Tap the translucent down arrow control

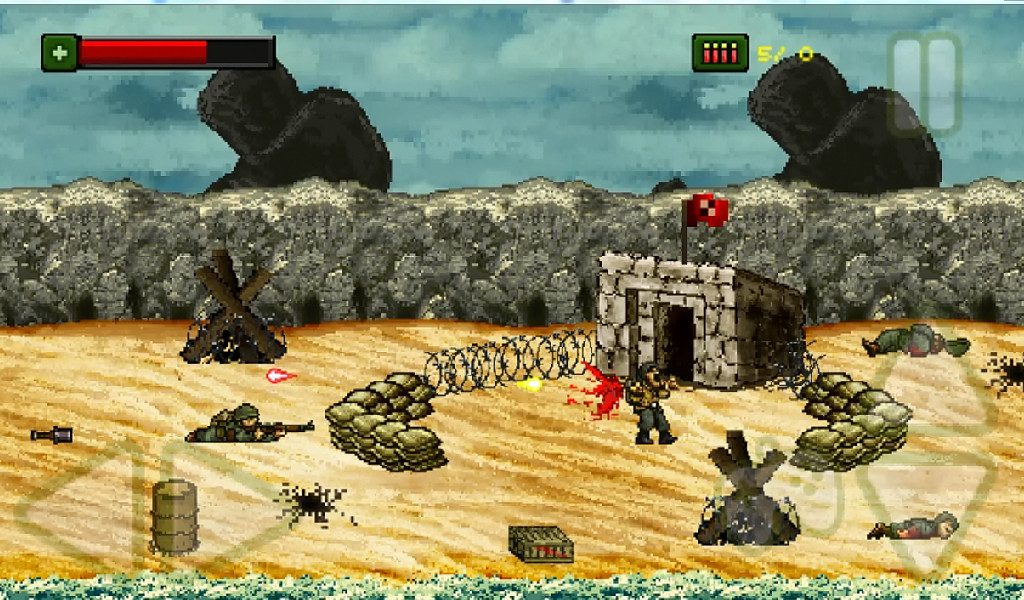tap(925, 509)
